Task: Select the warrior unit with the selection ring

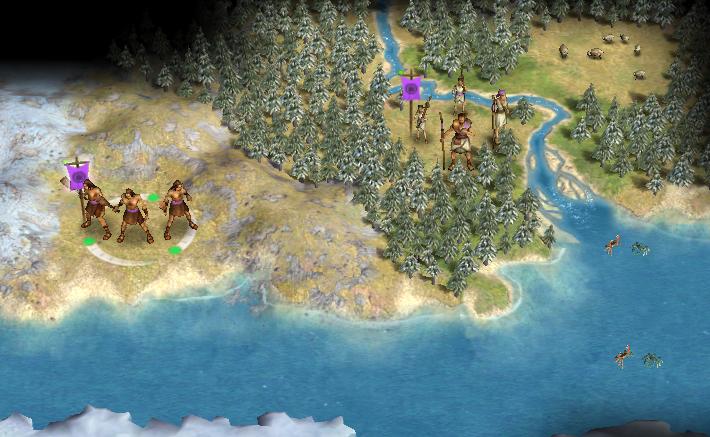Action: coord(135,212)
